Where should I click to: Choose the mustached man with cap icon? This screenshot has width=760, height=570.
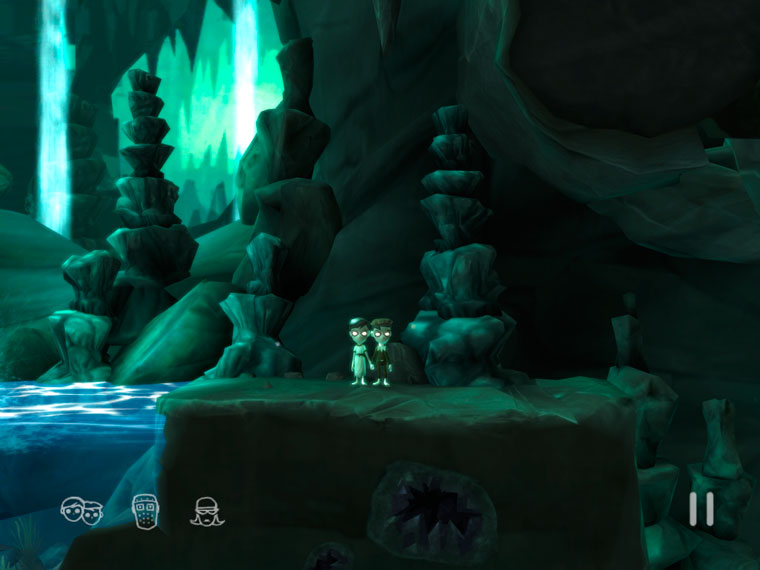pyautogui.click(x=207, y=511)
